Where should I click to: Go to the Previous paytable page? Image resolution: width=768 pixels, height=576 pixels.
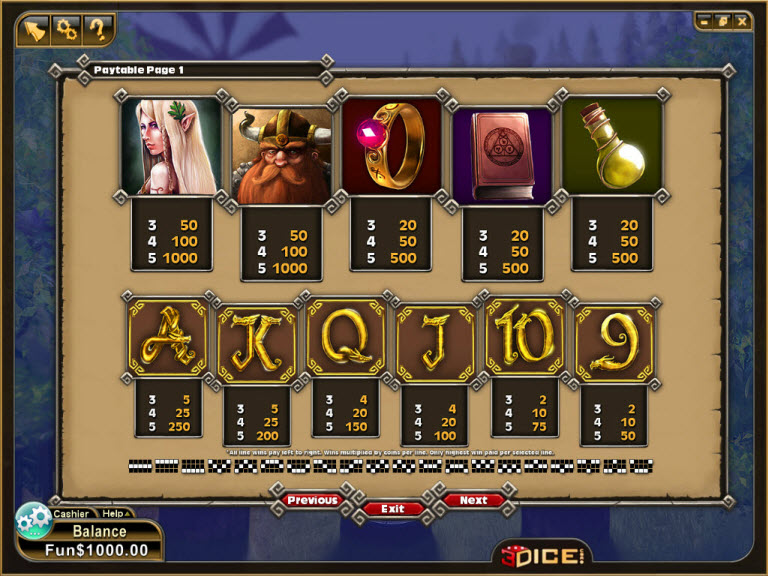[x=312, y=499]
